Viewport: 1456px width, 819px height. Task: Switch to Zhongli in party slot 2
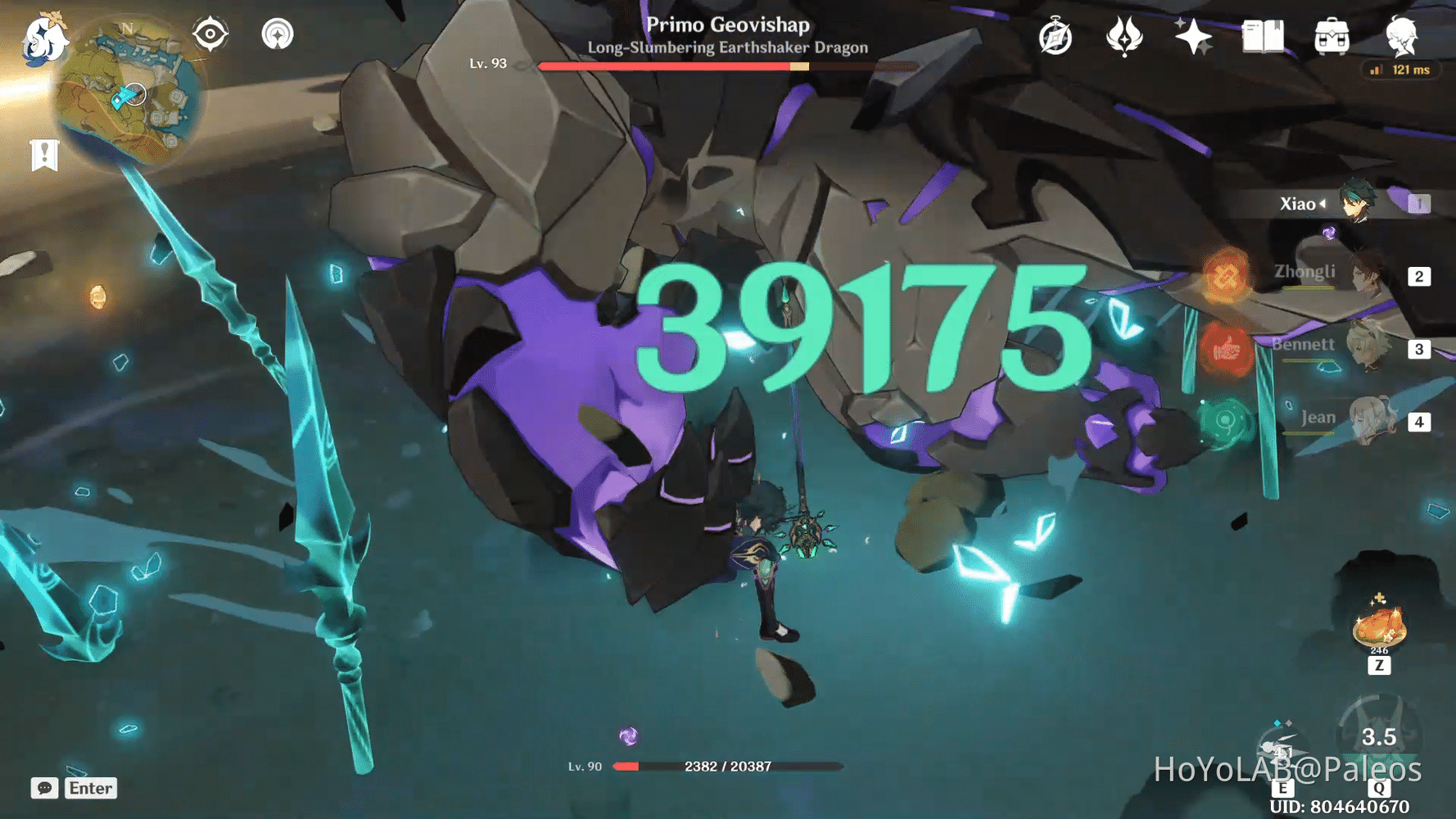[1364, 275]
